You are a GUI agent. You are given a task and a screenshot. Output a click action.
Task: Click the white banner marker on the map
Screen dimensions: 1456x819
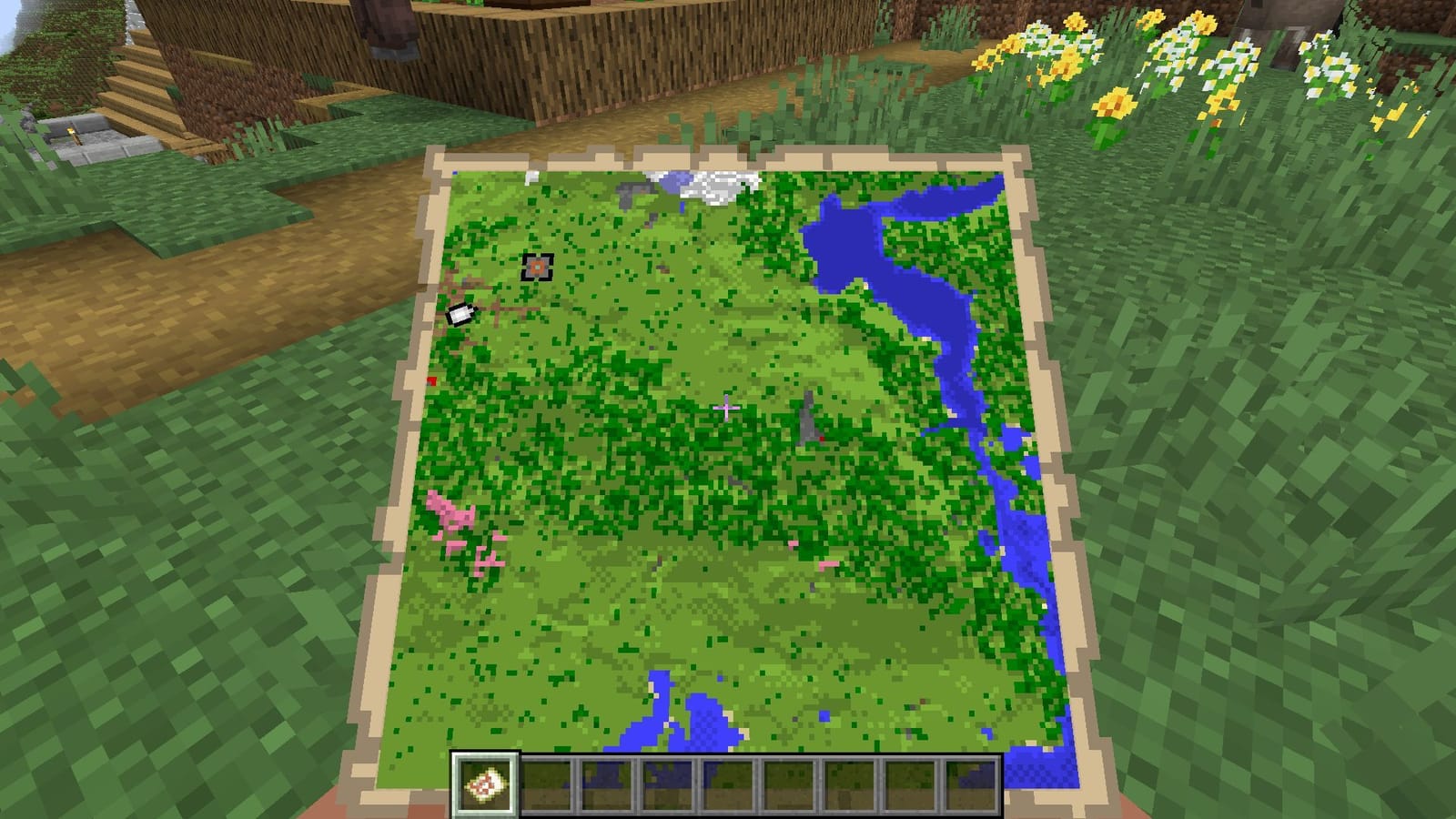(460, 313)
